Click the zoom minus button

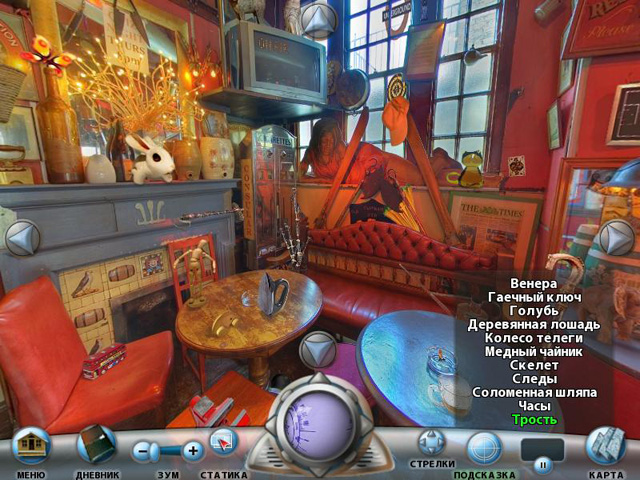[x=145, y=451]
